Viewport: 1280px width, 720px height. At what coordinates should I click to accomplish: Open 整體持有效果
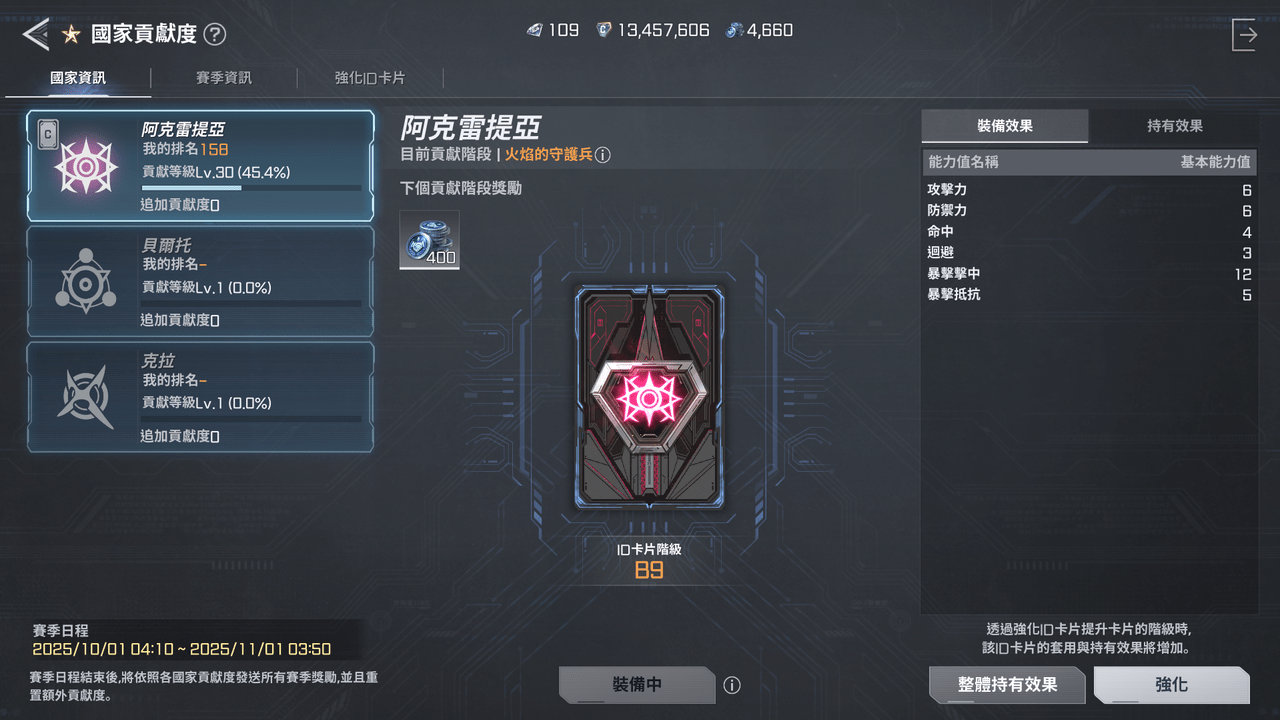(x=1006, y=685)
